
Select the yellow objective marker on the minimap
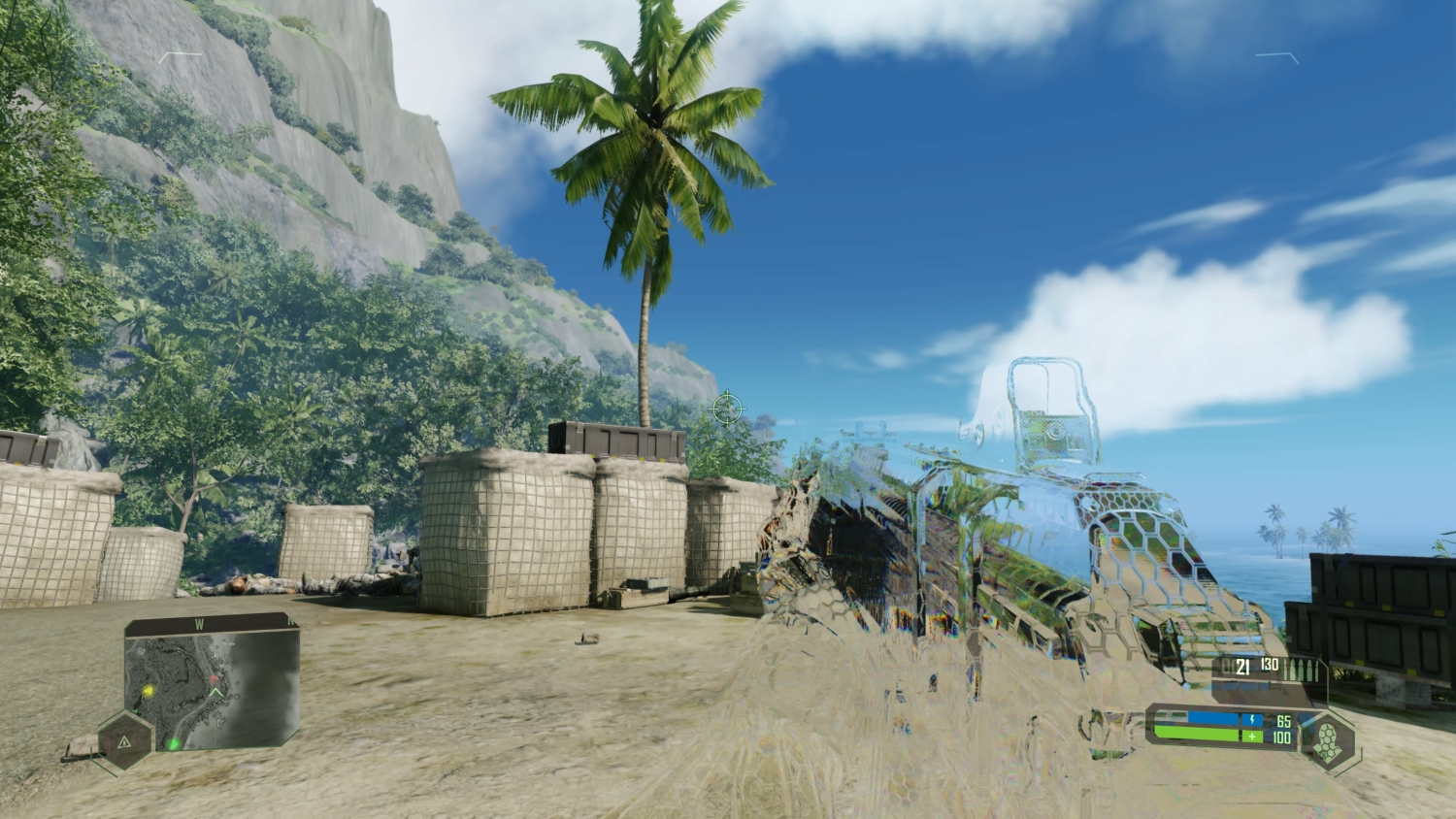click(149, 691)
